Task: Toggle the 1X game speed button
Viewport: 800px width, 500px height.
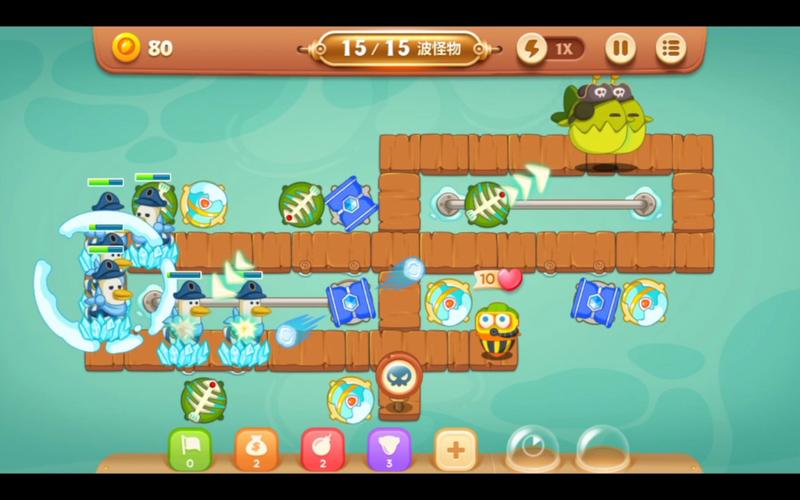Action: click(x=551, y=48)
